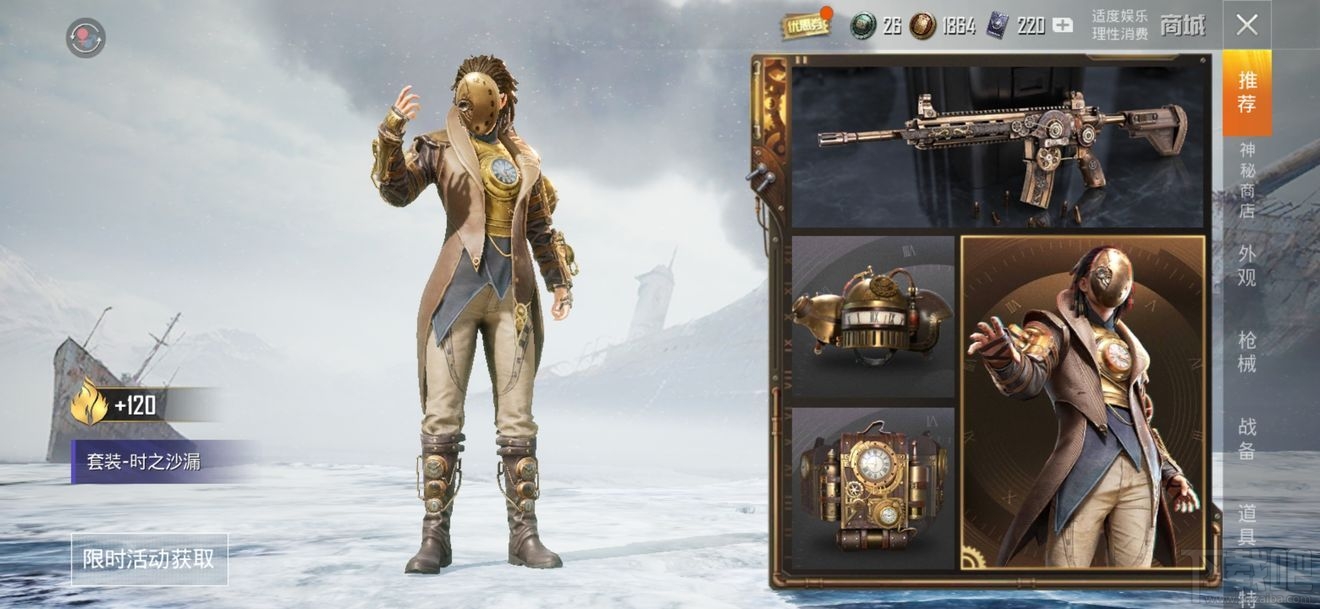Add currency with the plus button

pyautogui.click(x=1062, y=26)
